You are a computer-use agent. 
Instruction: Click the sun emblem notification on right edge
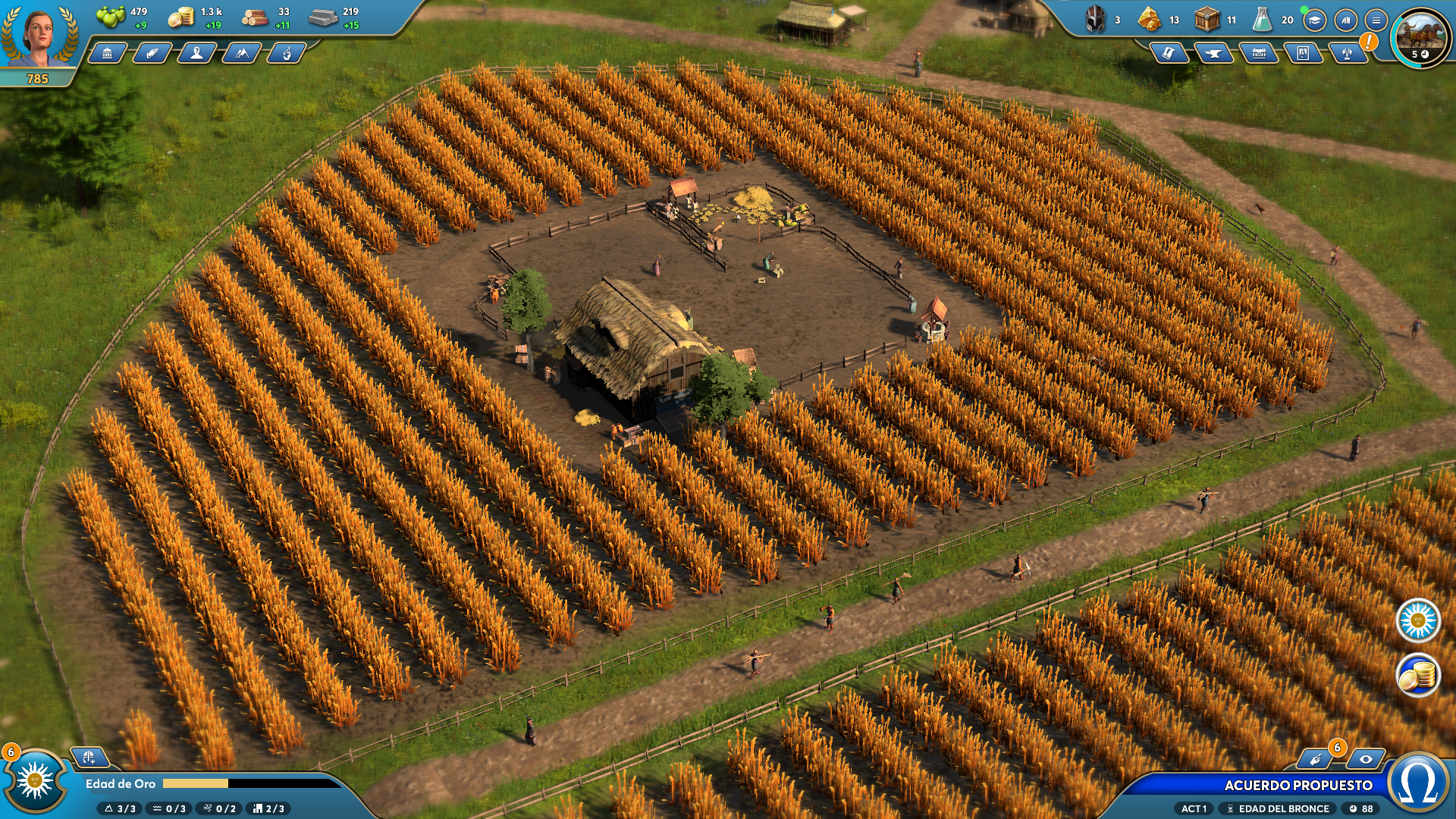click(1418, 621)
